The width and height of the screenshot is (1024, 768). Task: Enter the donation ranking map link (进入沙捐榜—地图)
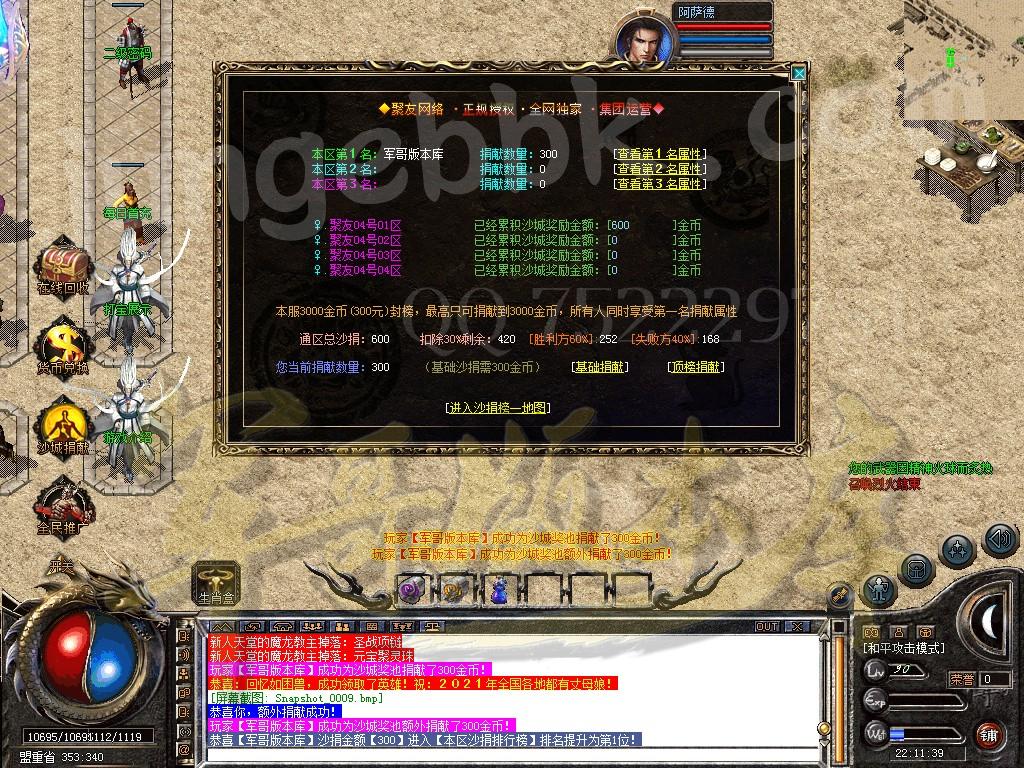(x=498, y=407)
